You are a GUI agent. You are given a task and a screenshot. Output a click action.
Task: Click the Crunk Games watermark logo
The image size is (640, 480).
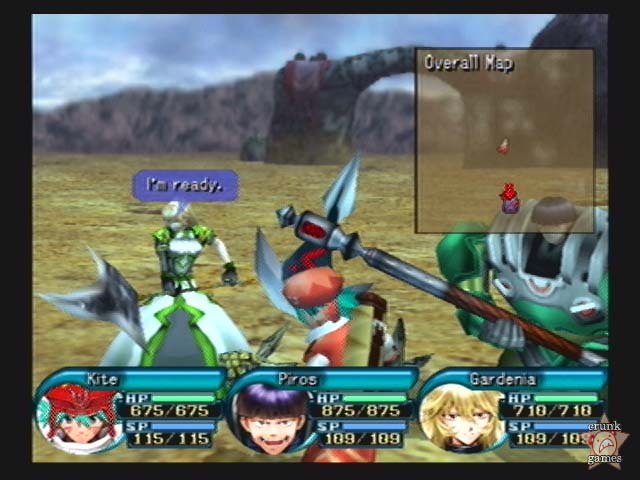click(606, 442)
